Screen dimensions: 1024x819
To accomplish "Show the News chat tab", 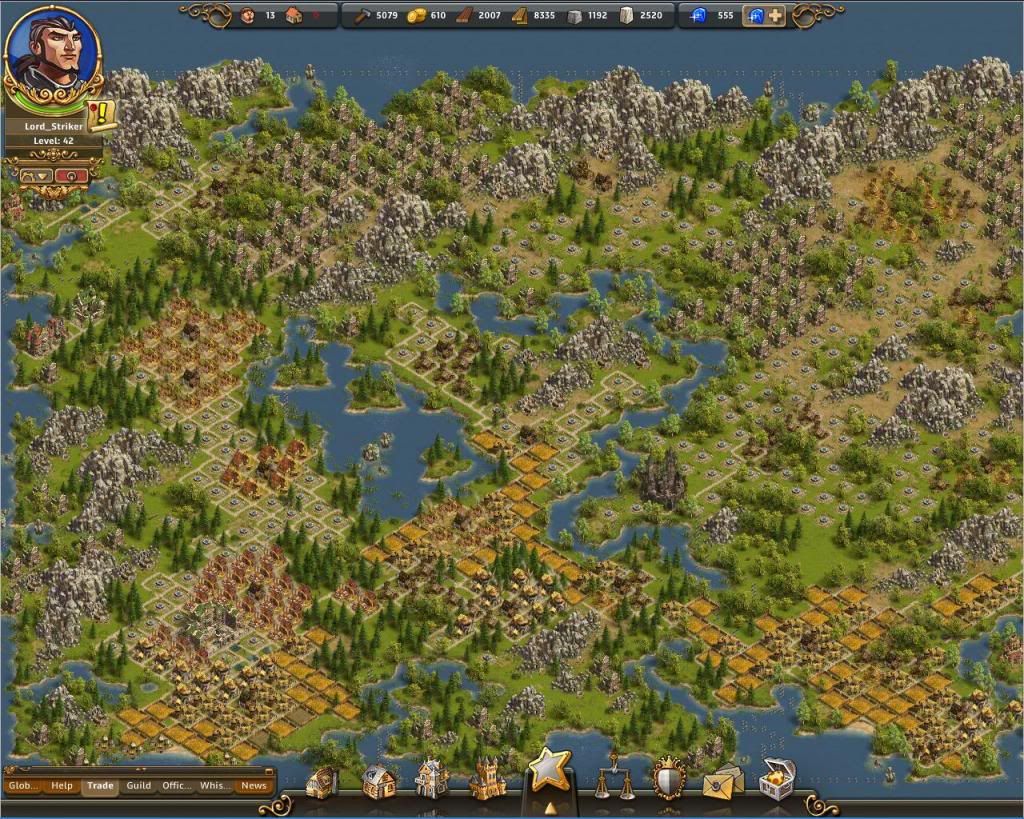I will click(x=254, y=785).
